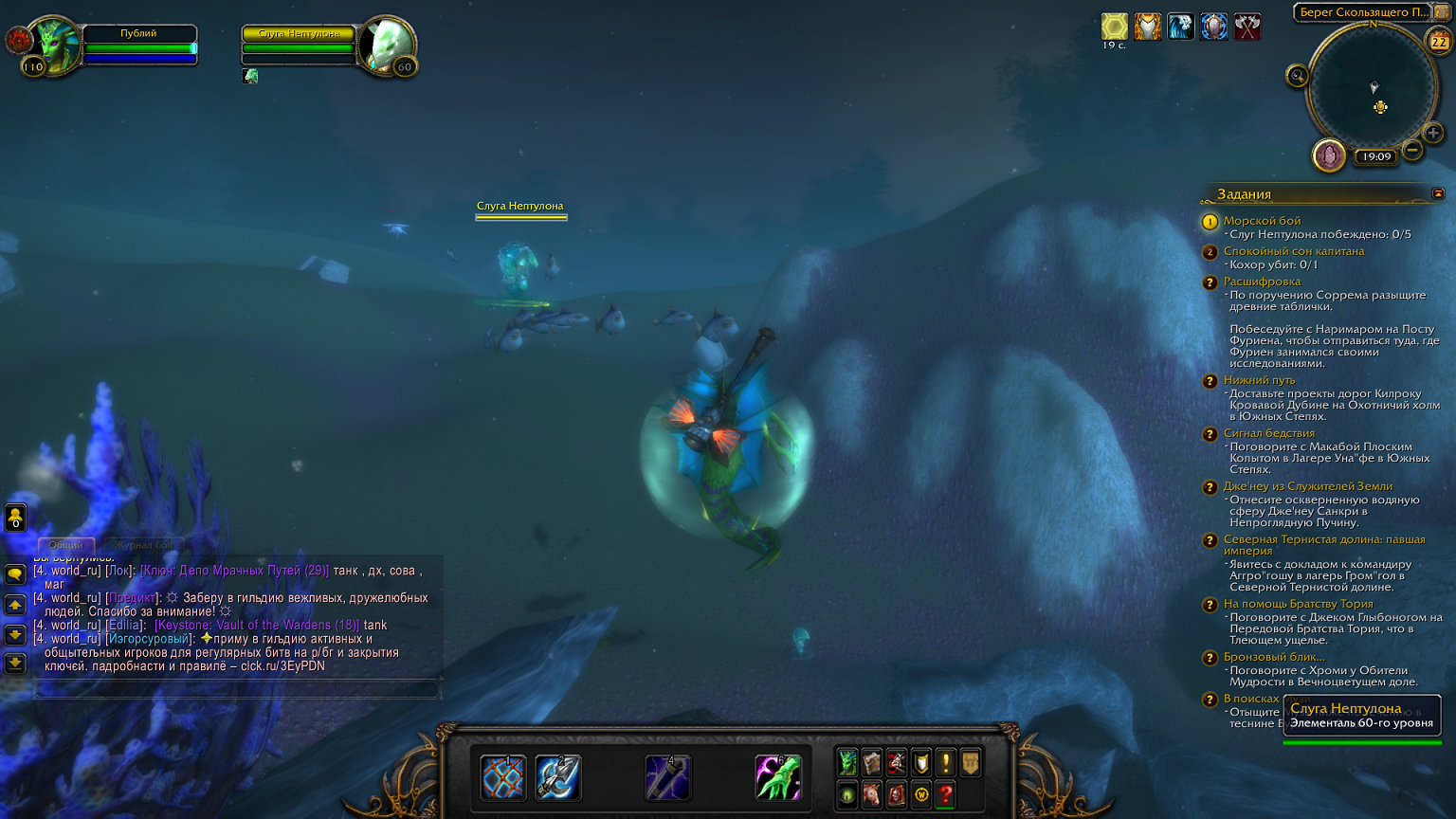Zoom out the minimap with minus button
The height and width of the screenshot is (819, 1456).
[1412, 150]
